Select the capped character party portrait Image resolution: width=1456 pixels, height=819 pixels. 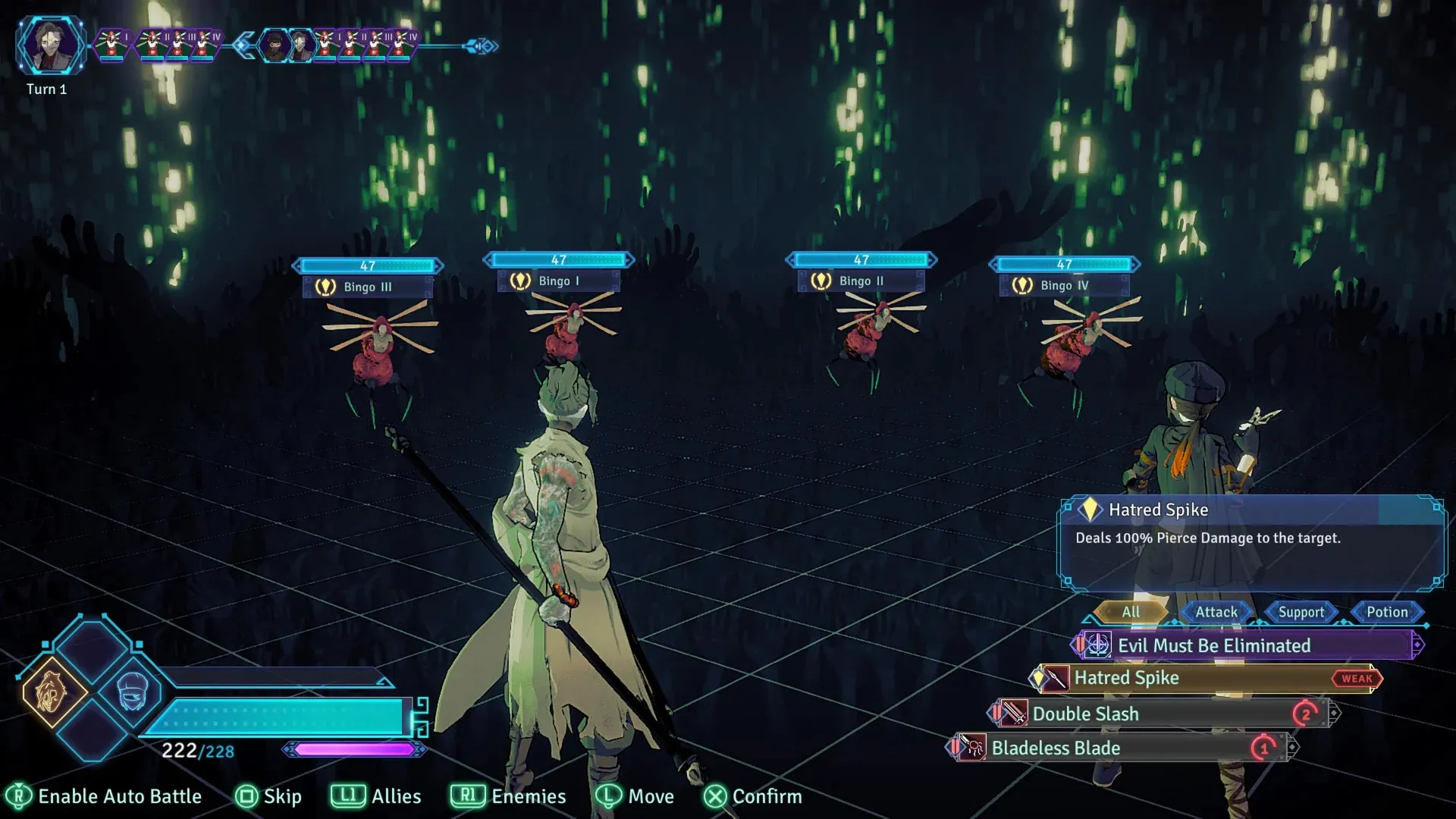pyautogui.click(x=134, y=692)
